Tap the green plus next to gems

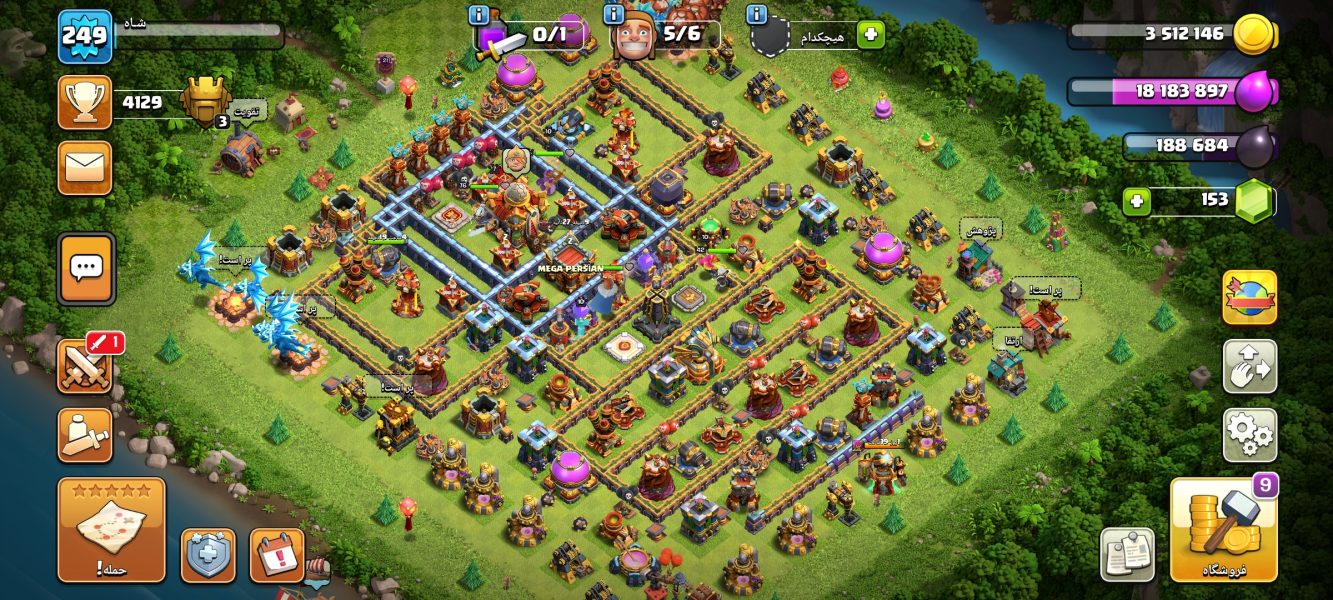1135,201
